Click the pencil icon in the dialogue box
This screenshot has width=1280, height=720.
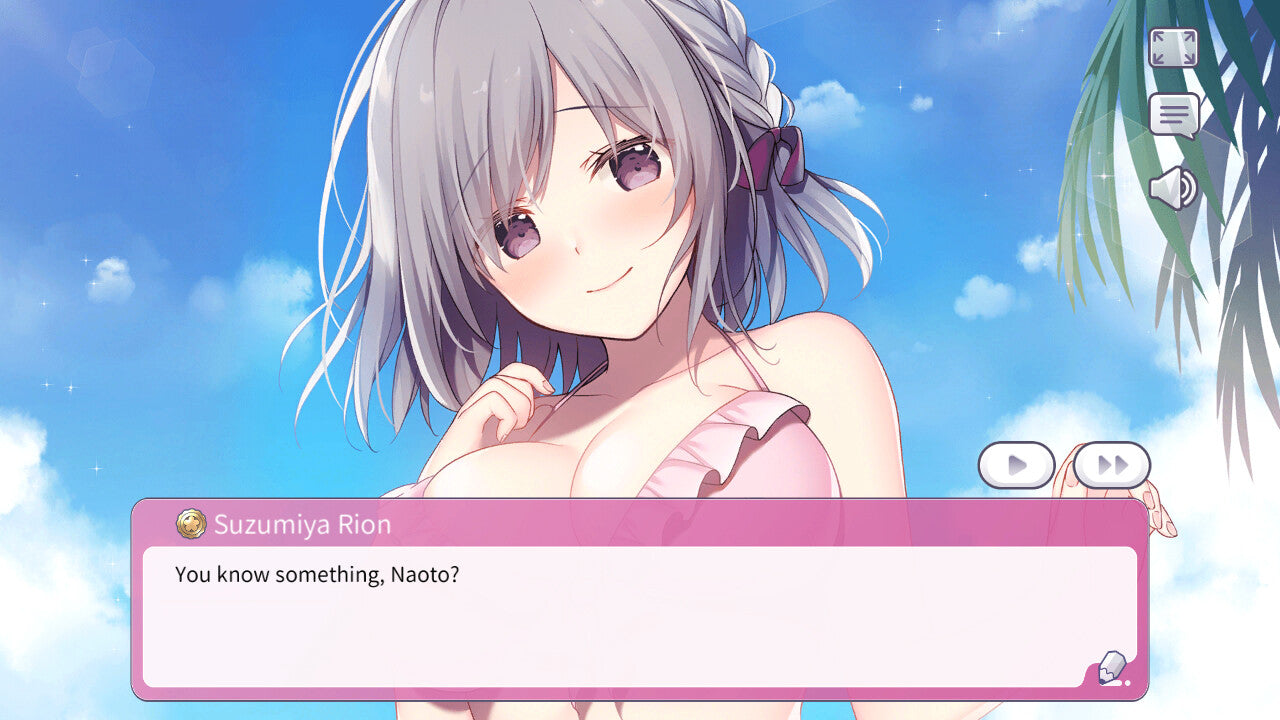point(1112,667)
